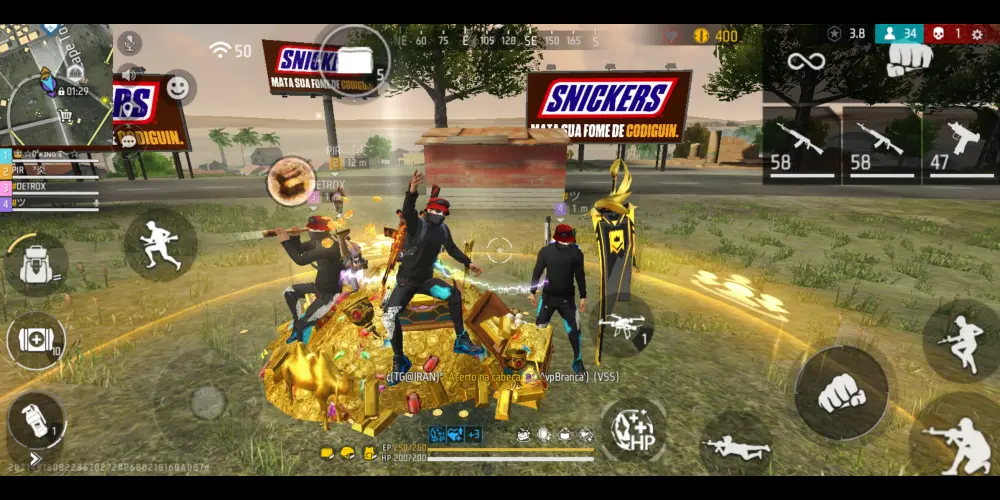Throw the grenade item
The image size is (1000, 500).
pyautogui.click(x=35, y=421)
